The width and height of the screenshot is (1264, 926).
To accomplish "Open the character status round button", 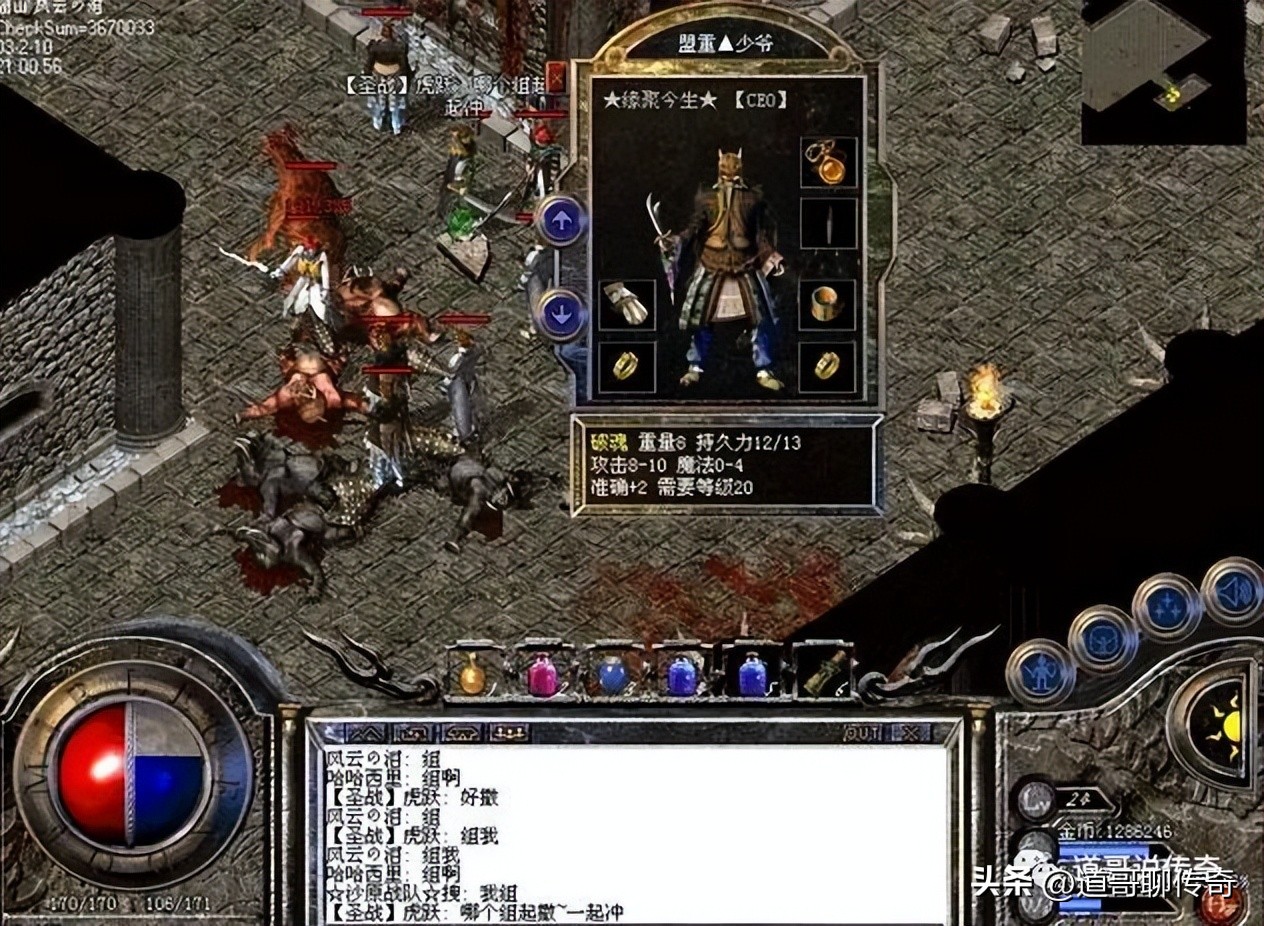I will click(x=1041, y=671).
